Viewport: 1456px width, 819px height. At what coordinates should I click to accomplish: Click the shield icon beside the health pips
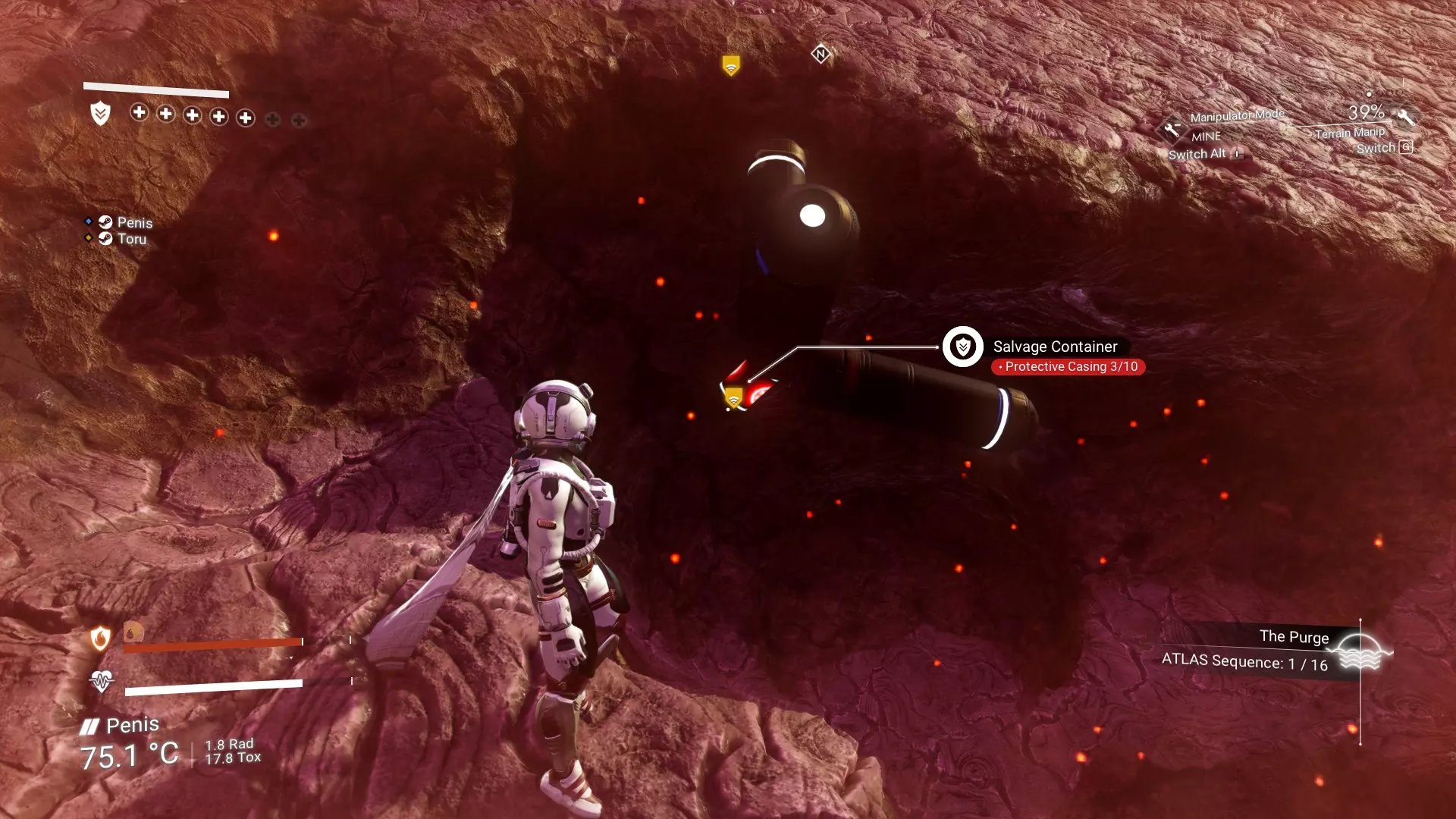point(100,114)
